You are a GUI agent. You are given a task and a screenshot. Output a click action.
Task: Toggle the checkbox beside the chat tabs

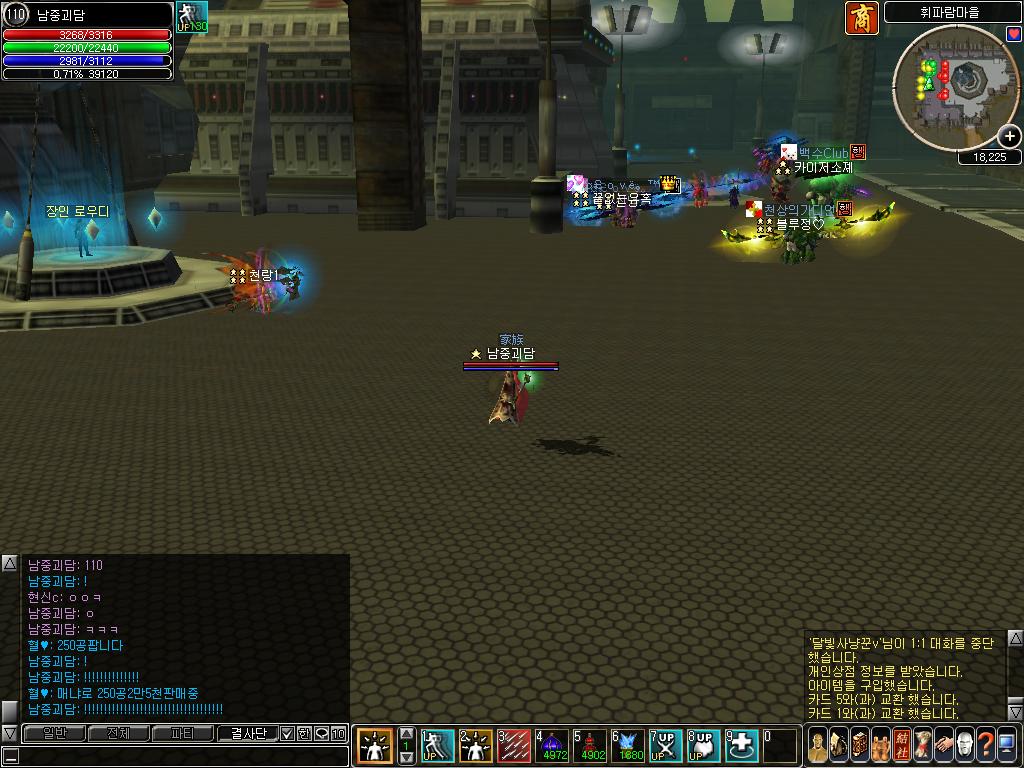coord(288,734)
